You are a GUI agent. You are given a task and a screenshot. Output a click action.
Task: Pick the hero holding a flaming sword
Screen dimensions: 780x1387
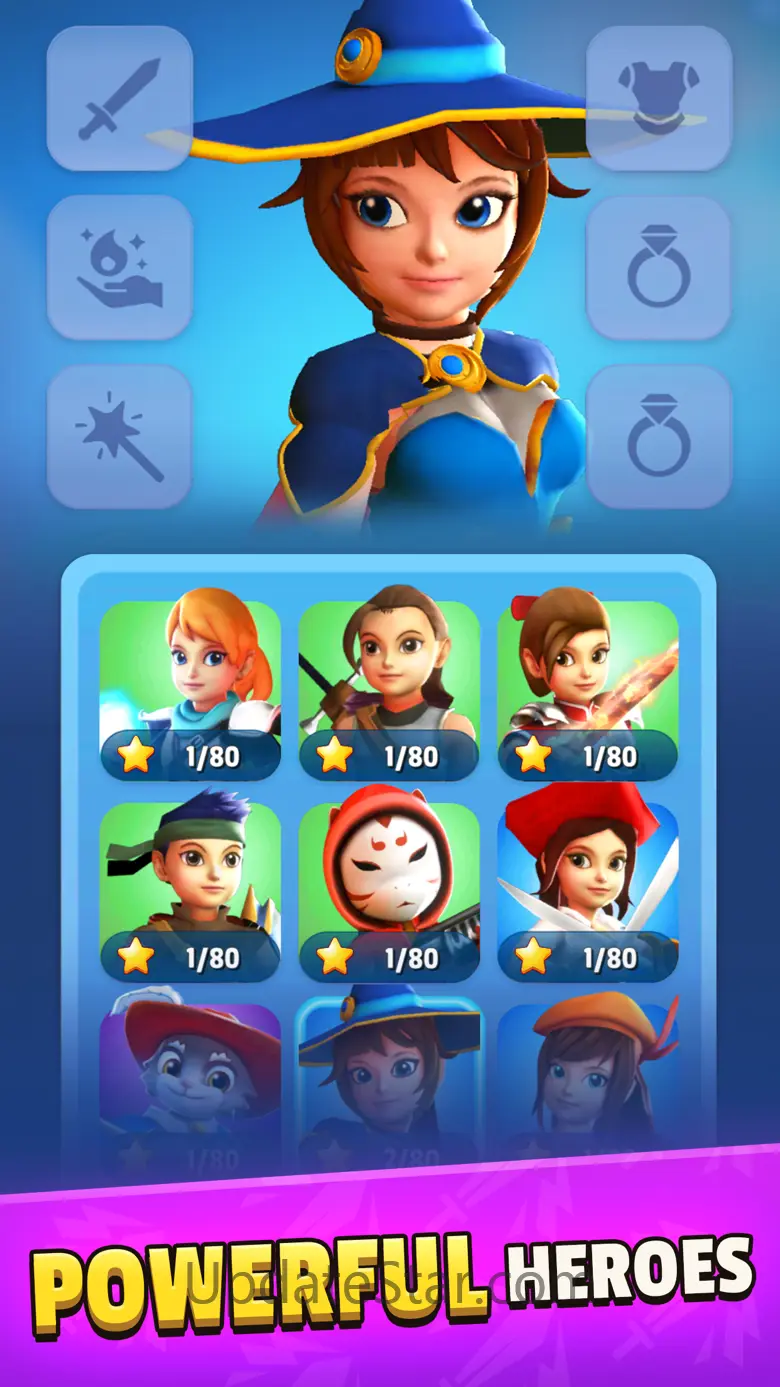(588, 689)
